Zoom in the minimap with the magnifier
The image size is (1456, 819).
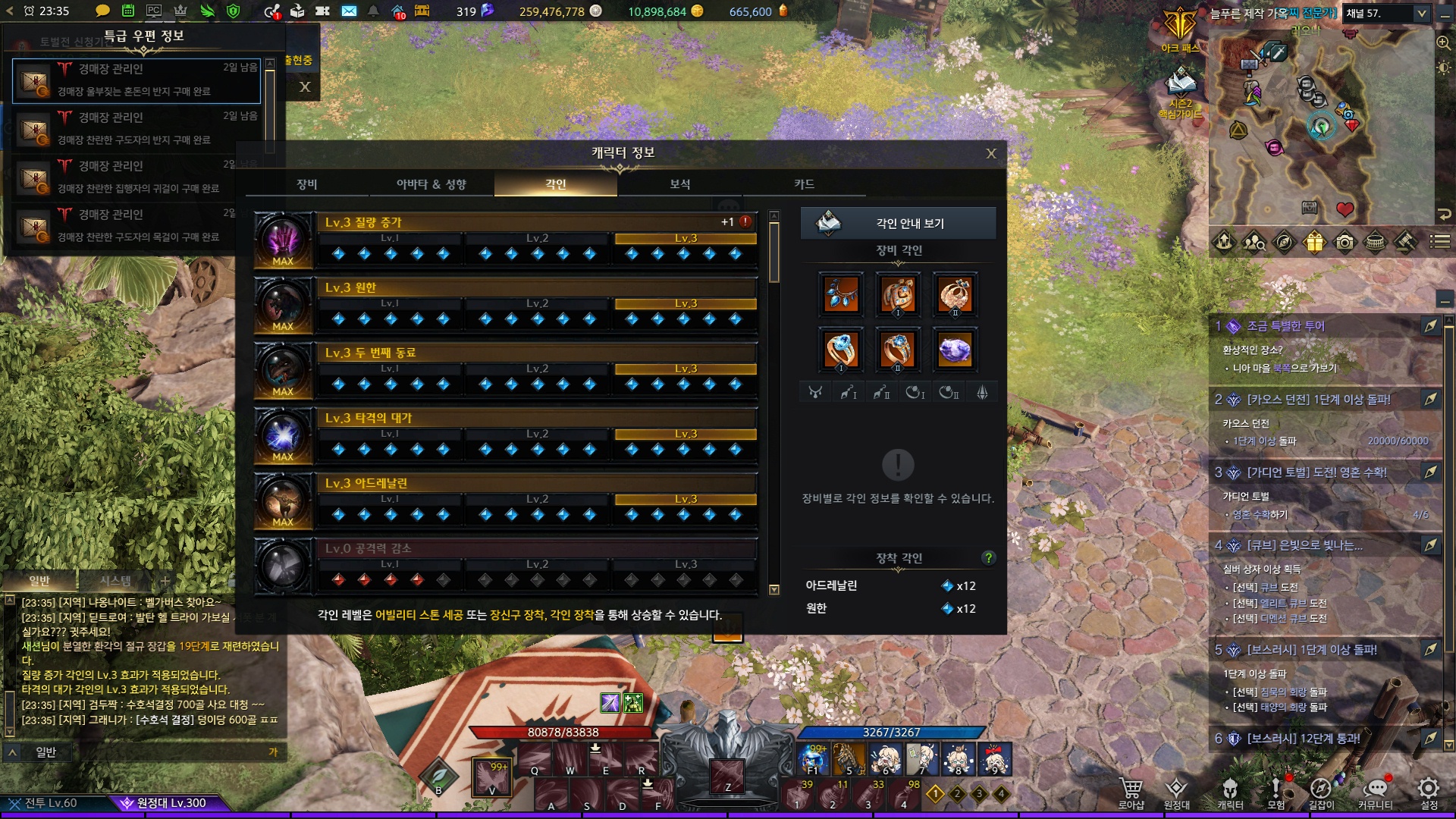[x=1443, y=42]
